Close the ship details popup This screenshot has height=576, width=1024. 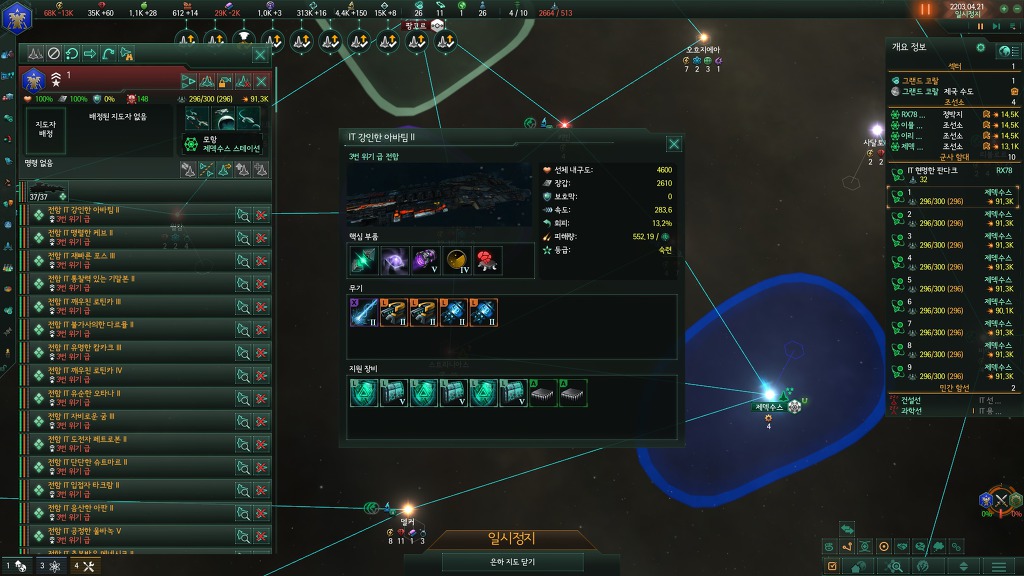coord(674,143)
